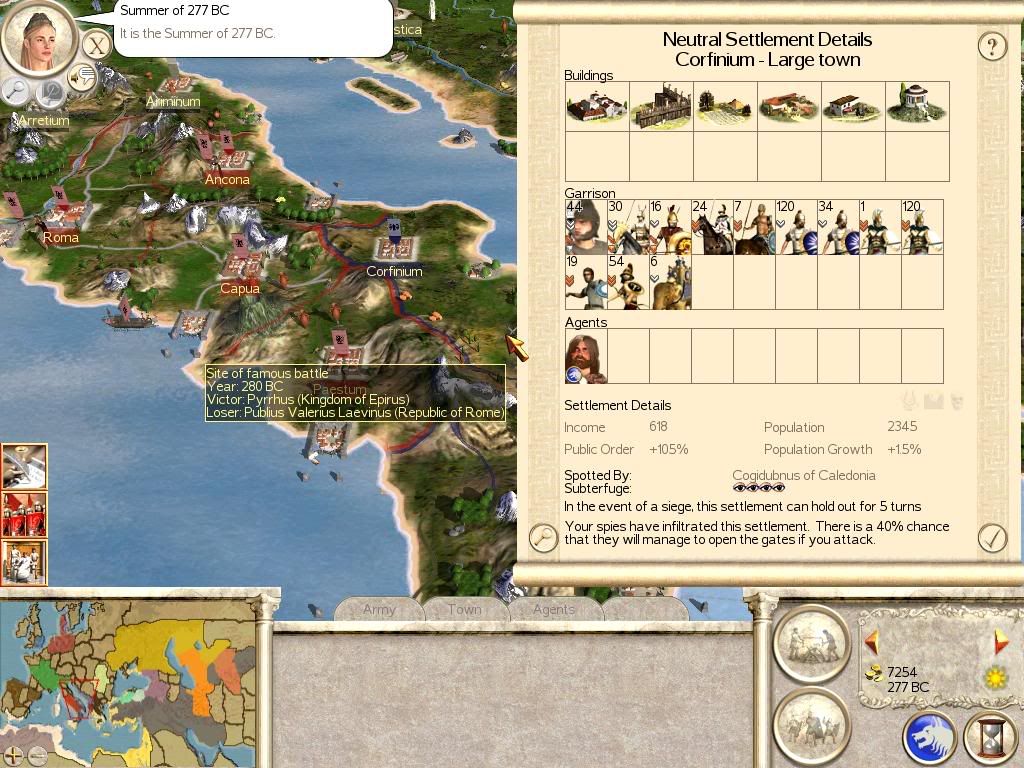Viewport: 1024px width, 768px height.
Task: Open the toga figures event message
Action: [24, 561]
